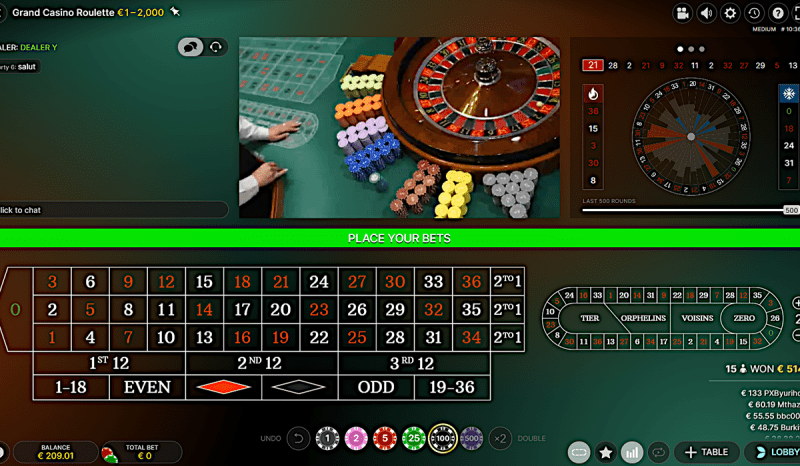Place a bet on EVEN
The width and height of the screenshot is (800, 466).
(147, 387)
